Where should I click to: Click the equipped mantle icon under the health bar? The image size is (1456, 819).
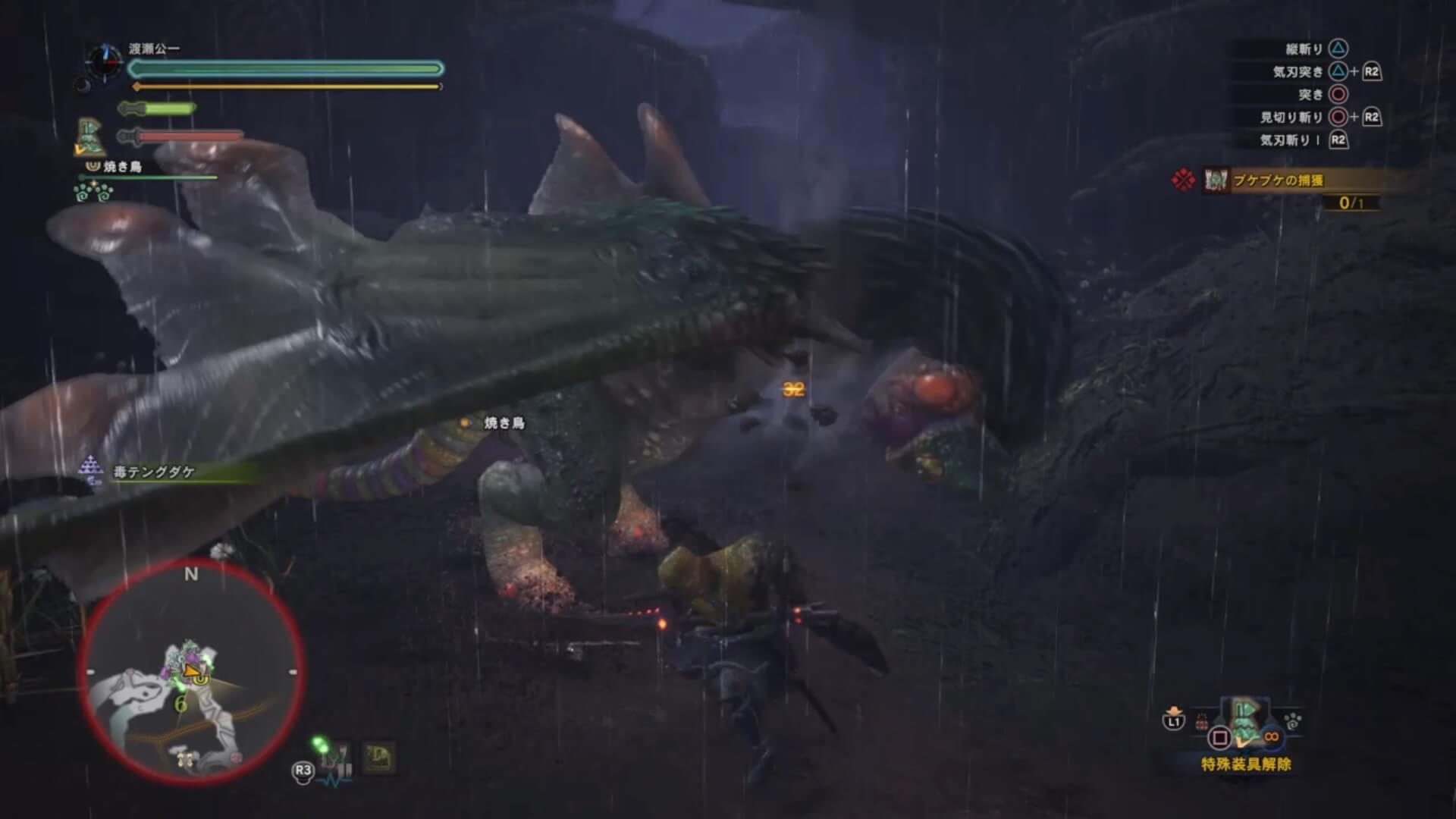[90, 136]
